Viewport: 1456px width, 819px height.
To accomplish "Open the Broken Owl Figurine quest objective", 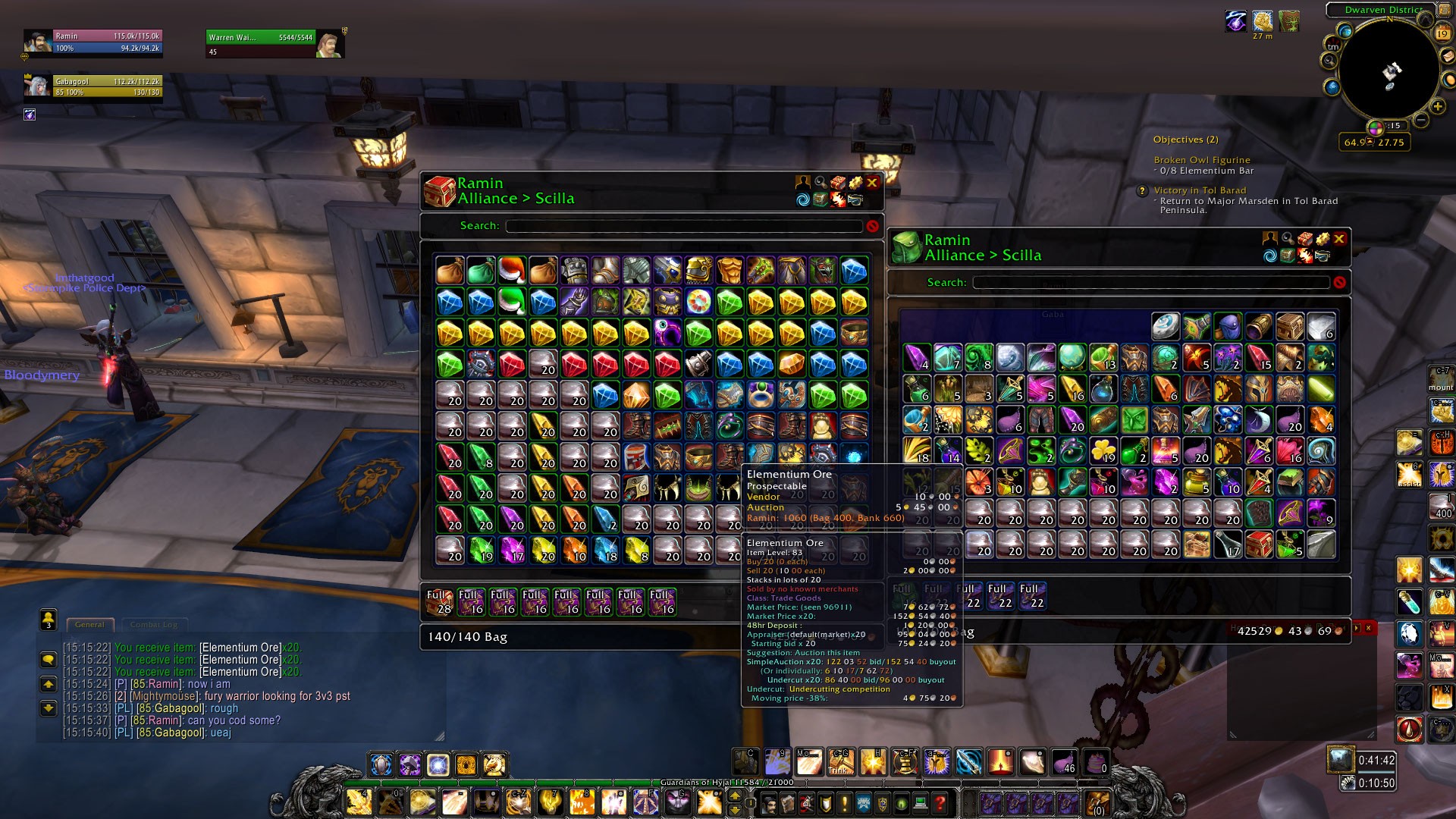I will pos(1201,160).
